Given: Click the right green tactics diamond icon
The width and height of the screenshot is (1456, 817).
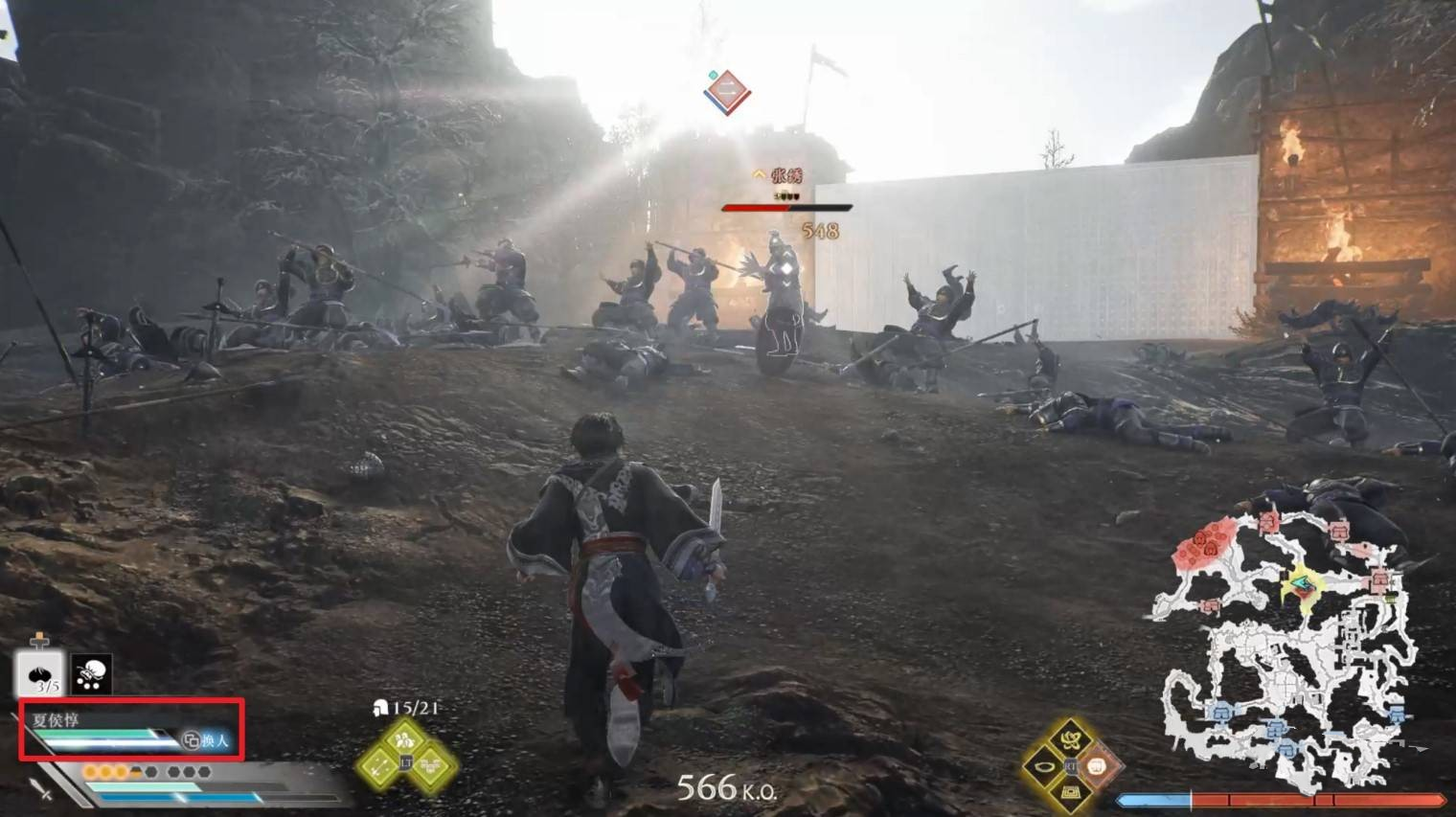Looking at the screenshot, I should click(434, 766).
